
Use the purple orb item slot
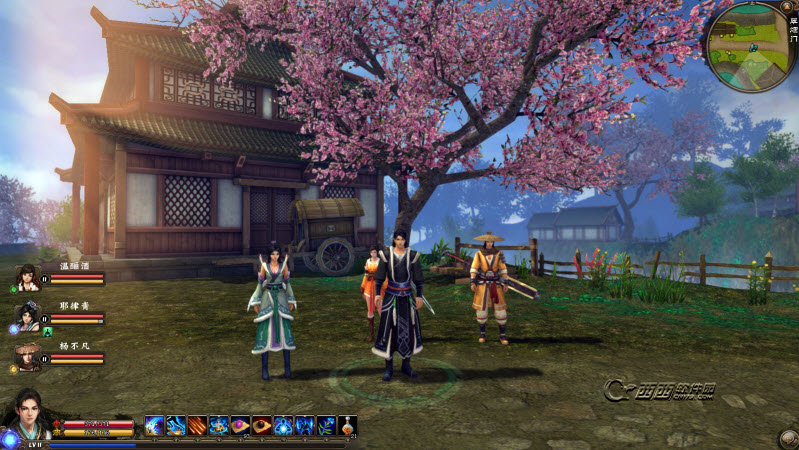coord(241,425)
